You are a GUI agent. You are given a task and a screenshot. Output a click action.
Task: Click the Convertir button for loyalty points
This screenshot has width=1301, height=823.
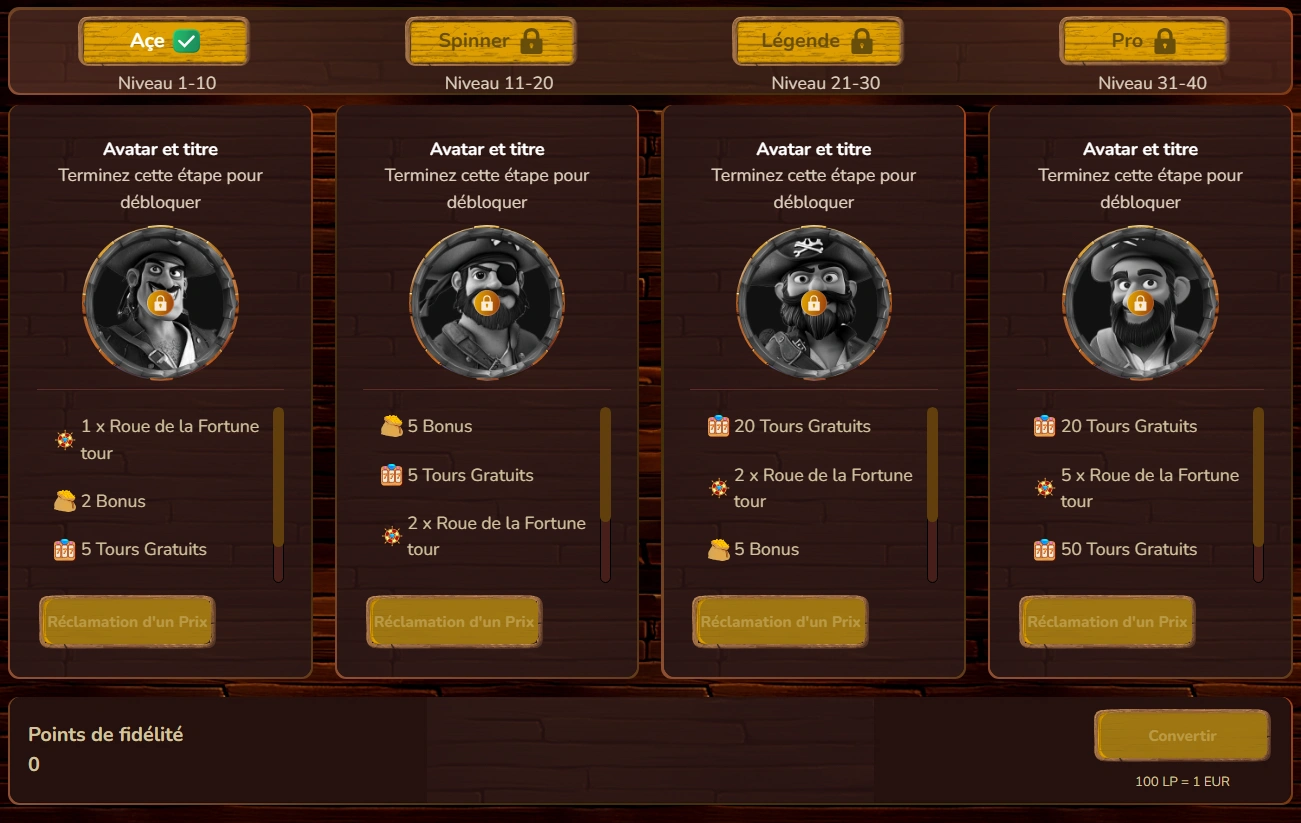1181,735
